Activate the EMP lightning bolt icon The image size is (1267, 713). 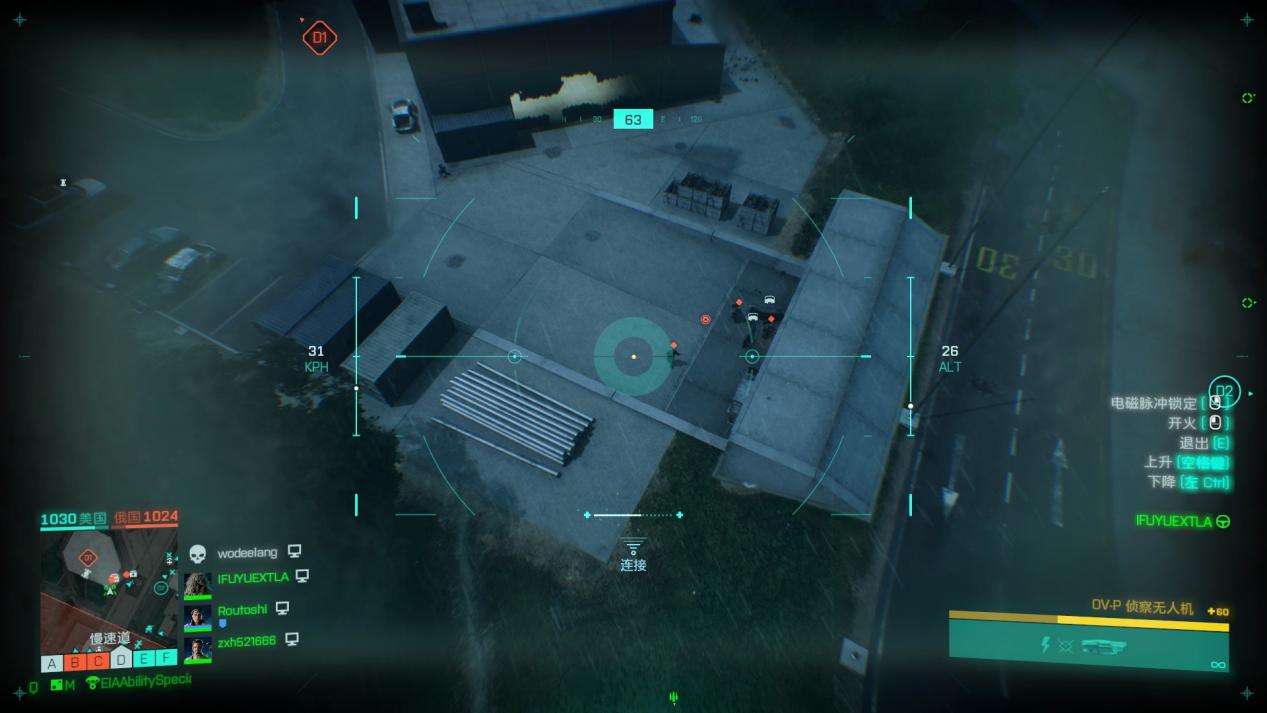[x=1046, y=645]
